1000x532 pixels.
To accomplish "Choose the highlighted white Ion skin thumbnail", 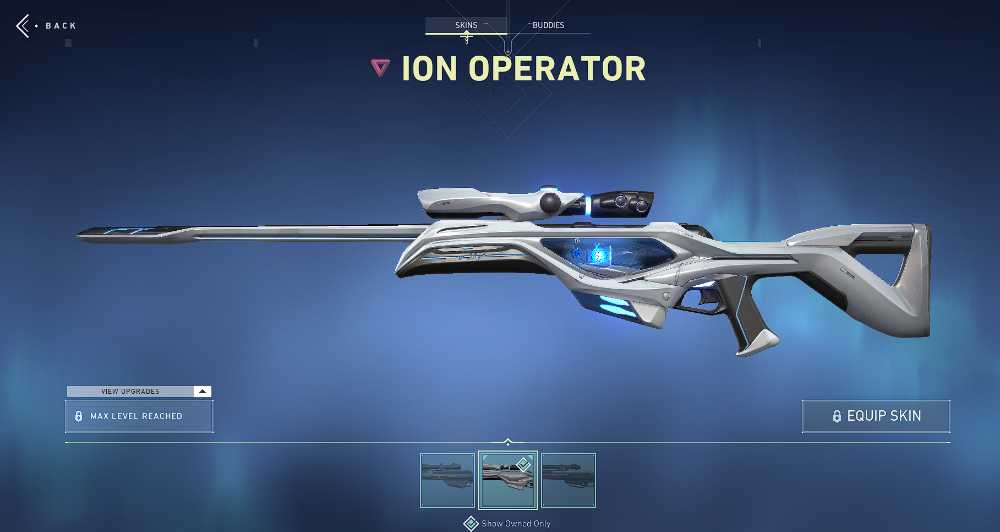I will tap(508, 480).
